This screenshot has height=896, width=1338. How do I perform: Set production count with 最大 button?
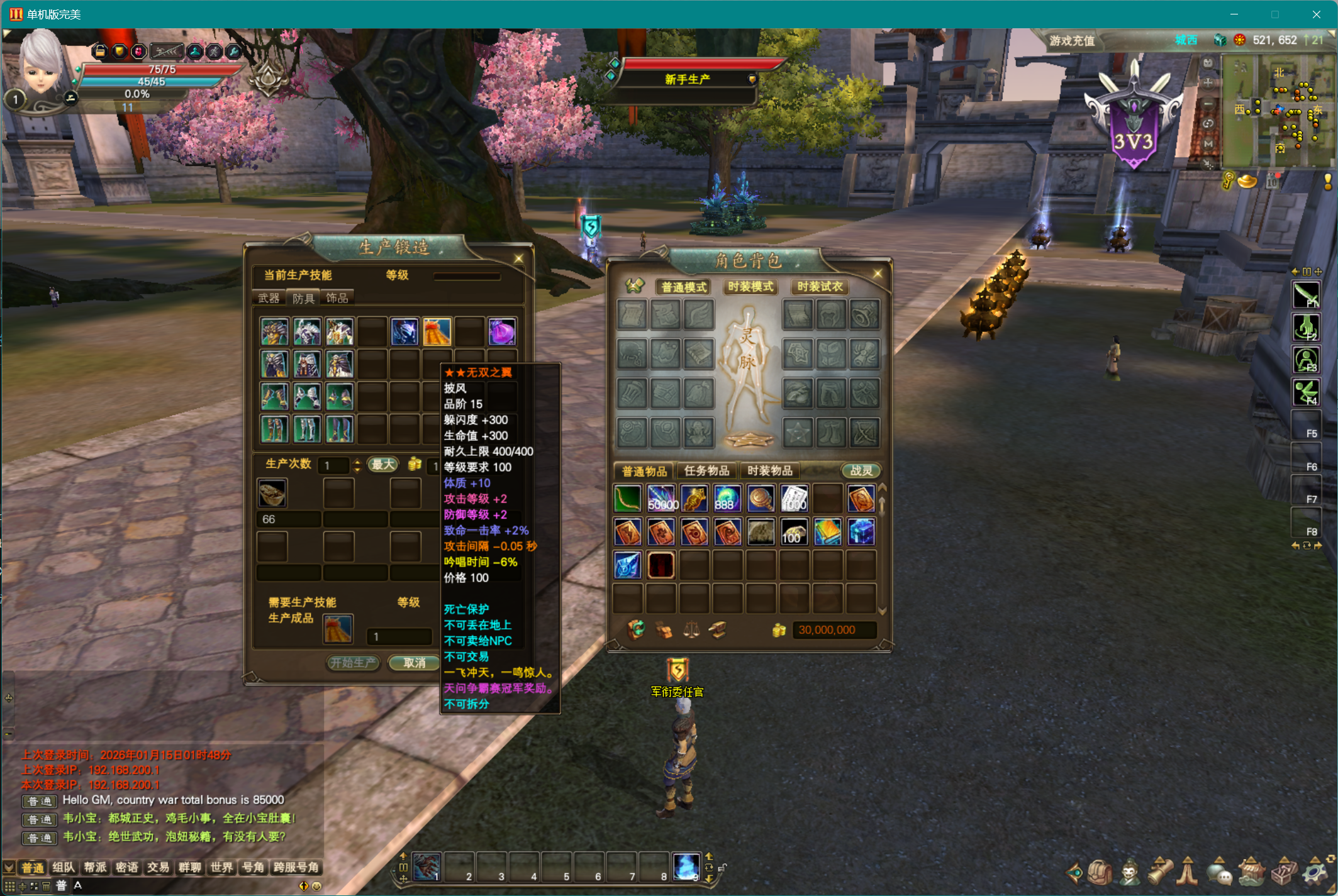(383, 465)
